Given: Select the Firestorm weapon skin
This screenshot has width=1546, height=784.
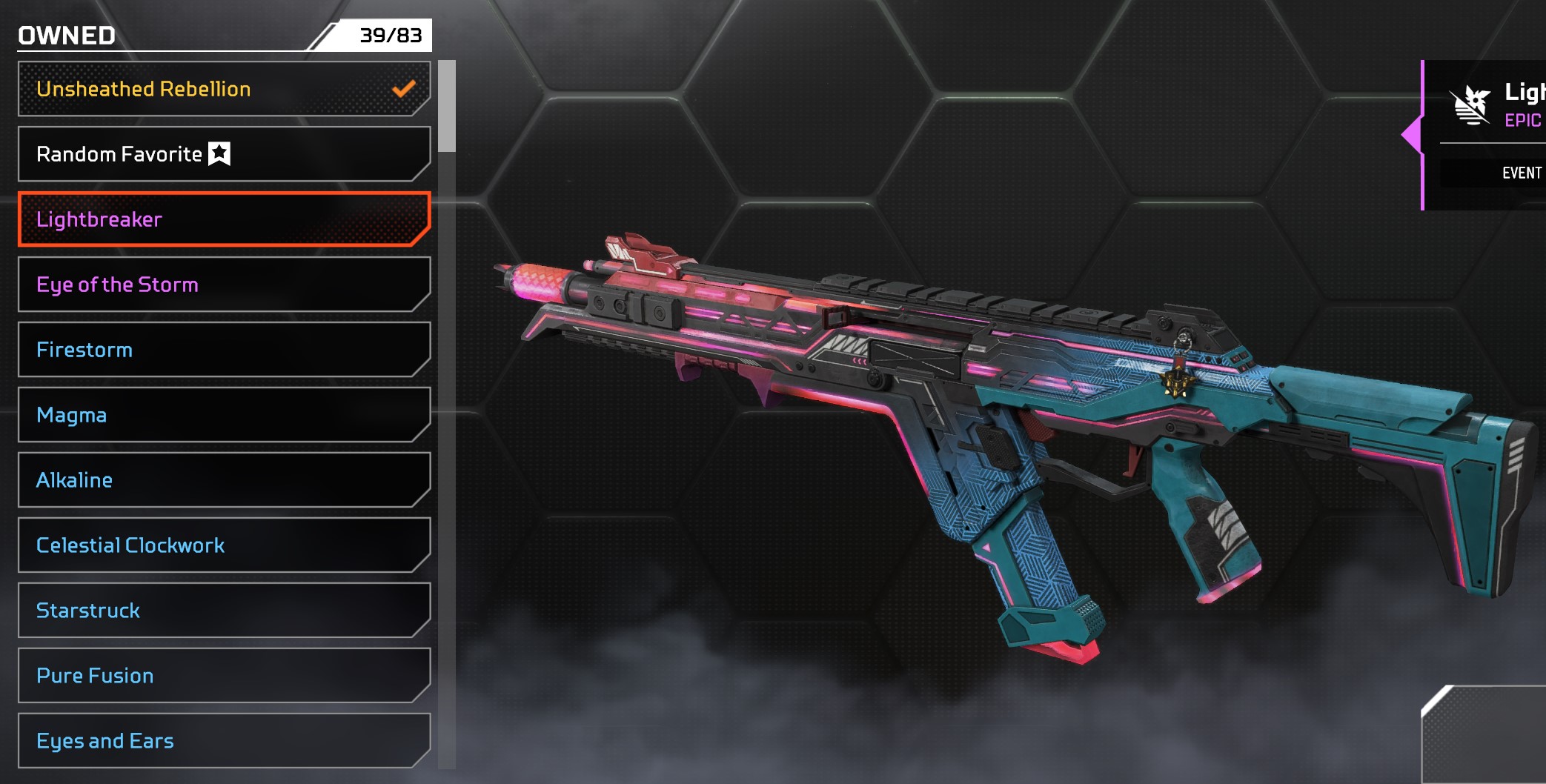Looking at the screenshot, I should (x=222, y=350).
